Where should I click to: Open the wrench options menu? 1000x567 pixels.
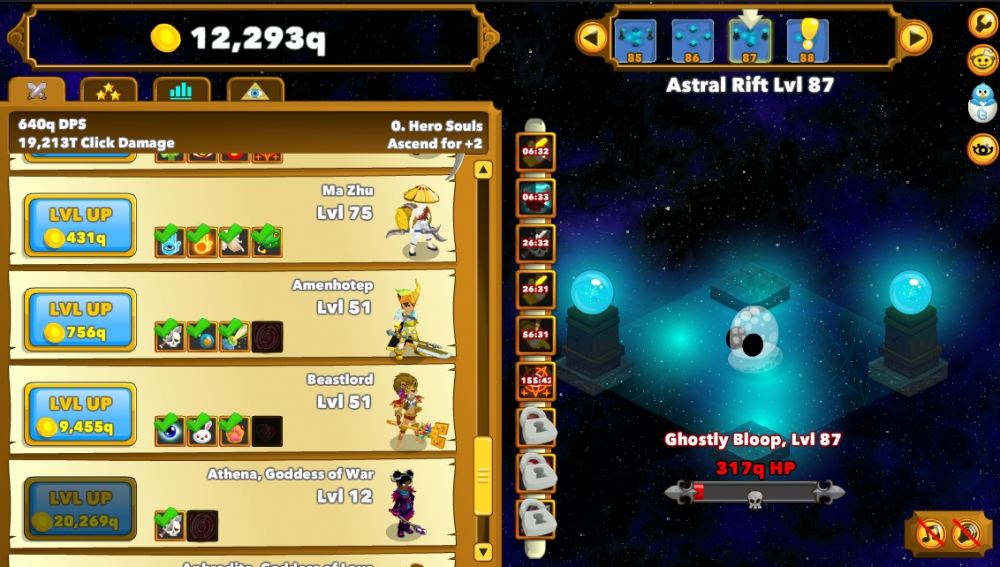point(983,23)
